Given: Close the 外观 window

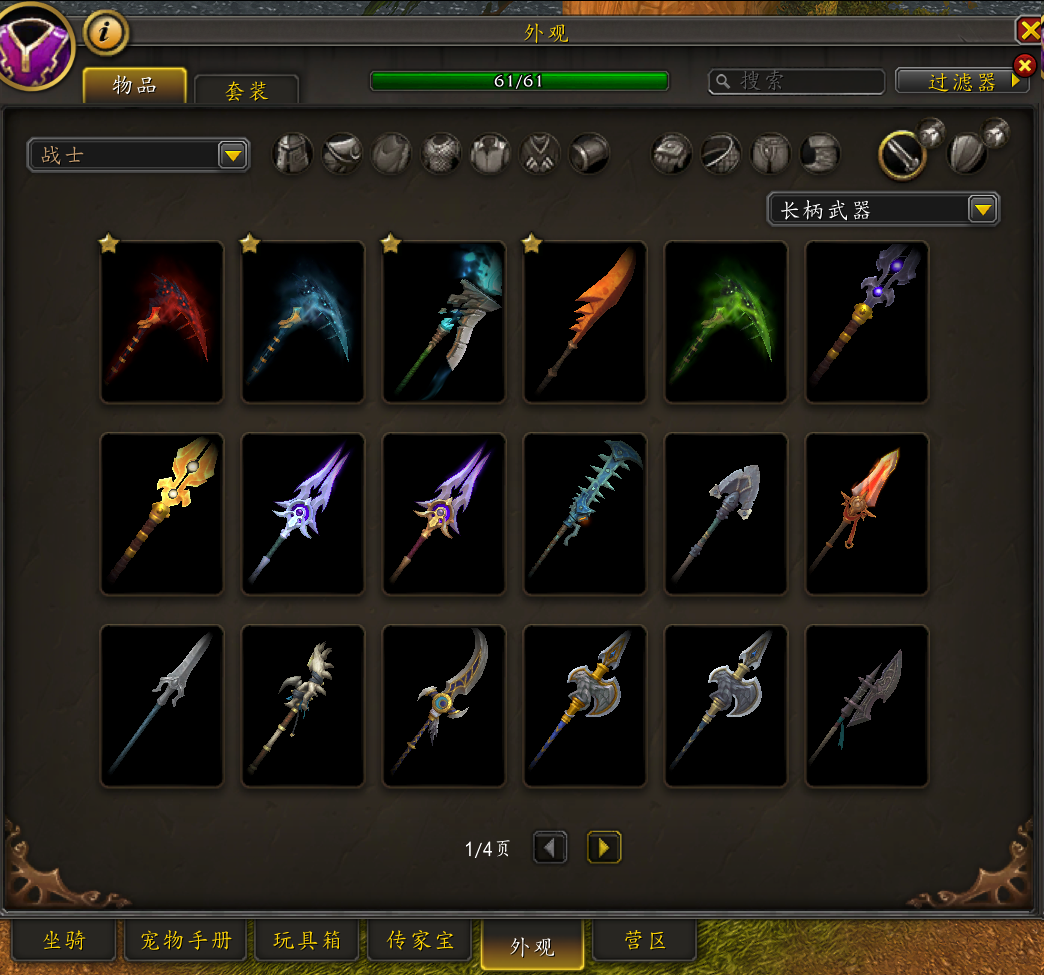Looking at the screenshot, I should point(1029,30).
